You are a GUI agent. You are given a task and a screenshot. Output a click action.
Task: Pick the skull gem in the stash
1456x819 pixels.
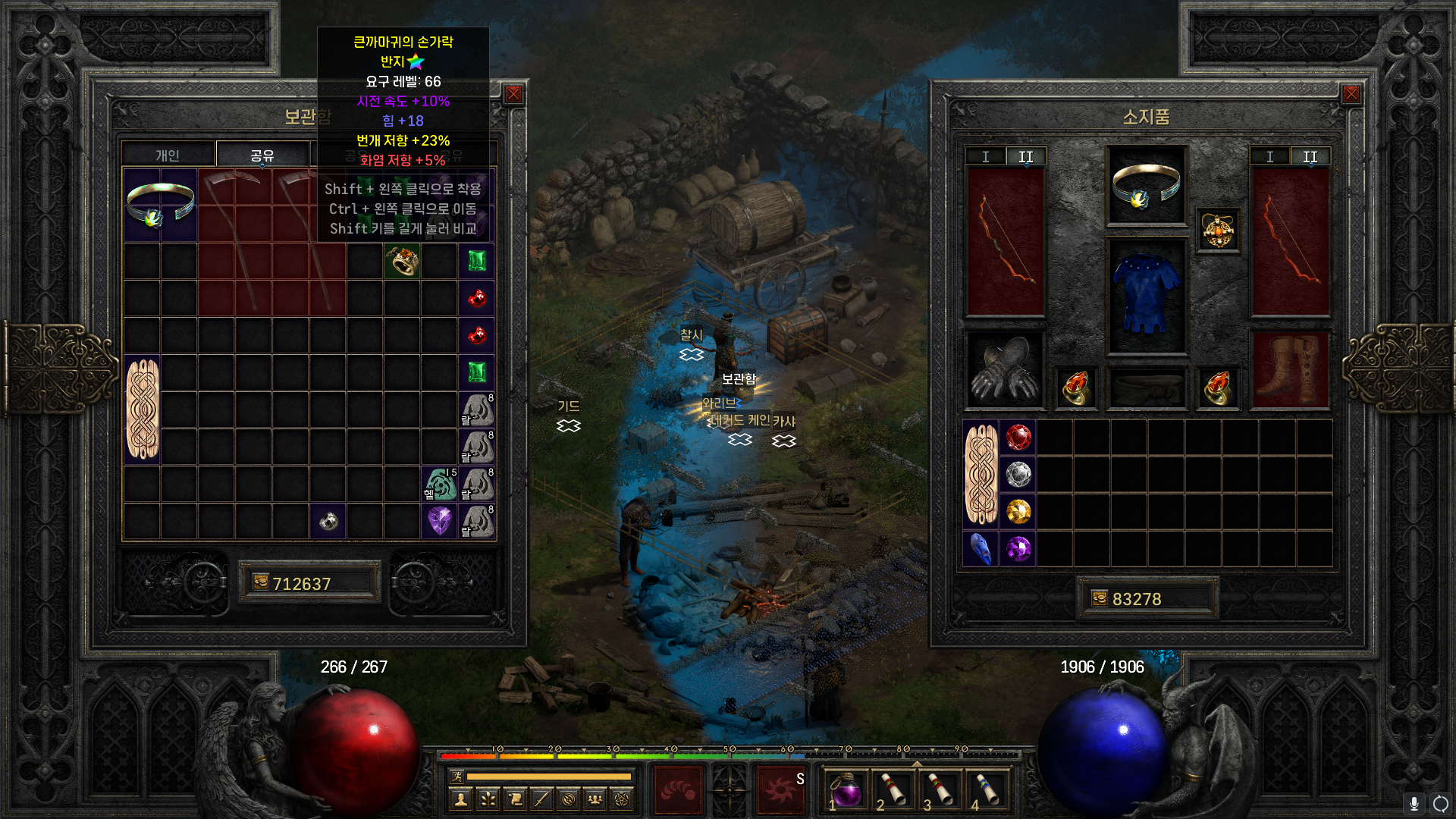tap(328, 521)
